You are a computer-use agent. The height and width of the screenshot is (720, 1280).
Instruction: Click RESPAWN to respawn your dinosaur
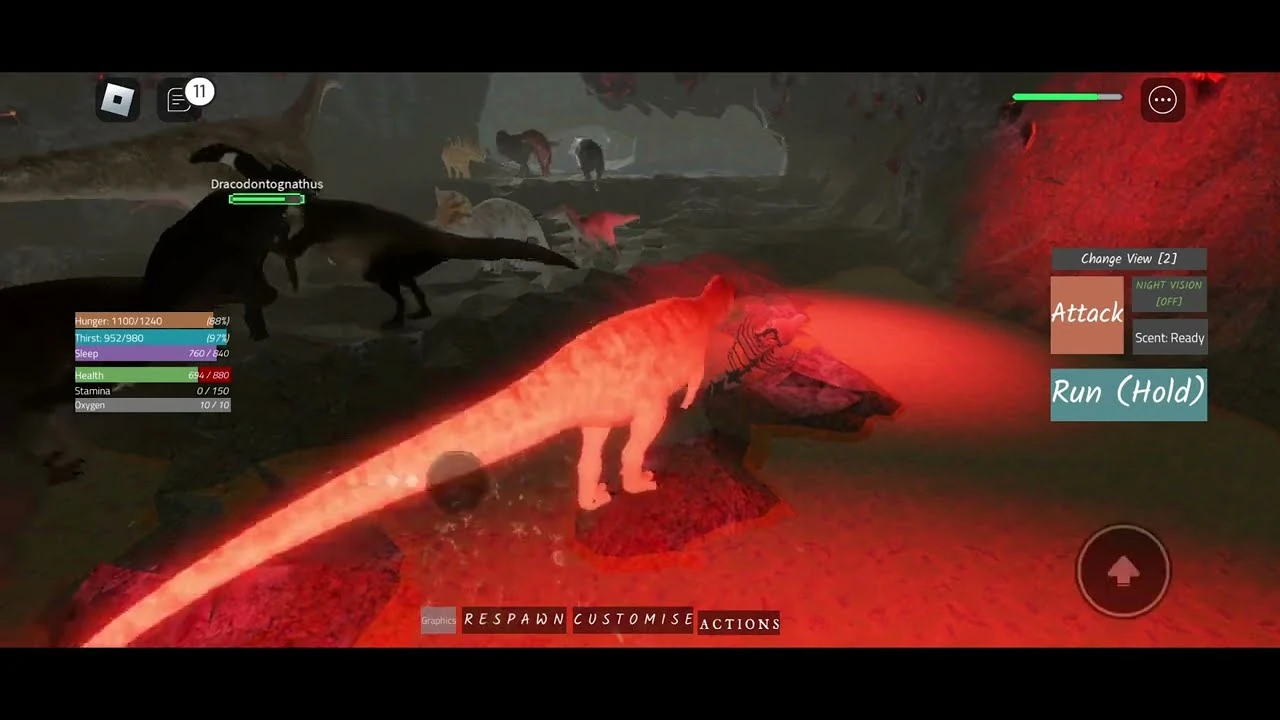513,620
